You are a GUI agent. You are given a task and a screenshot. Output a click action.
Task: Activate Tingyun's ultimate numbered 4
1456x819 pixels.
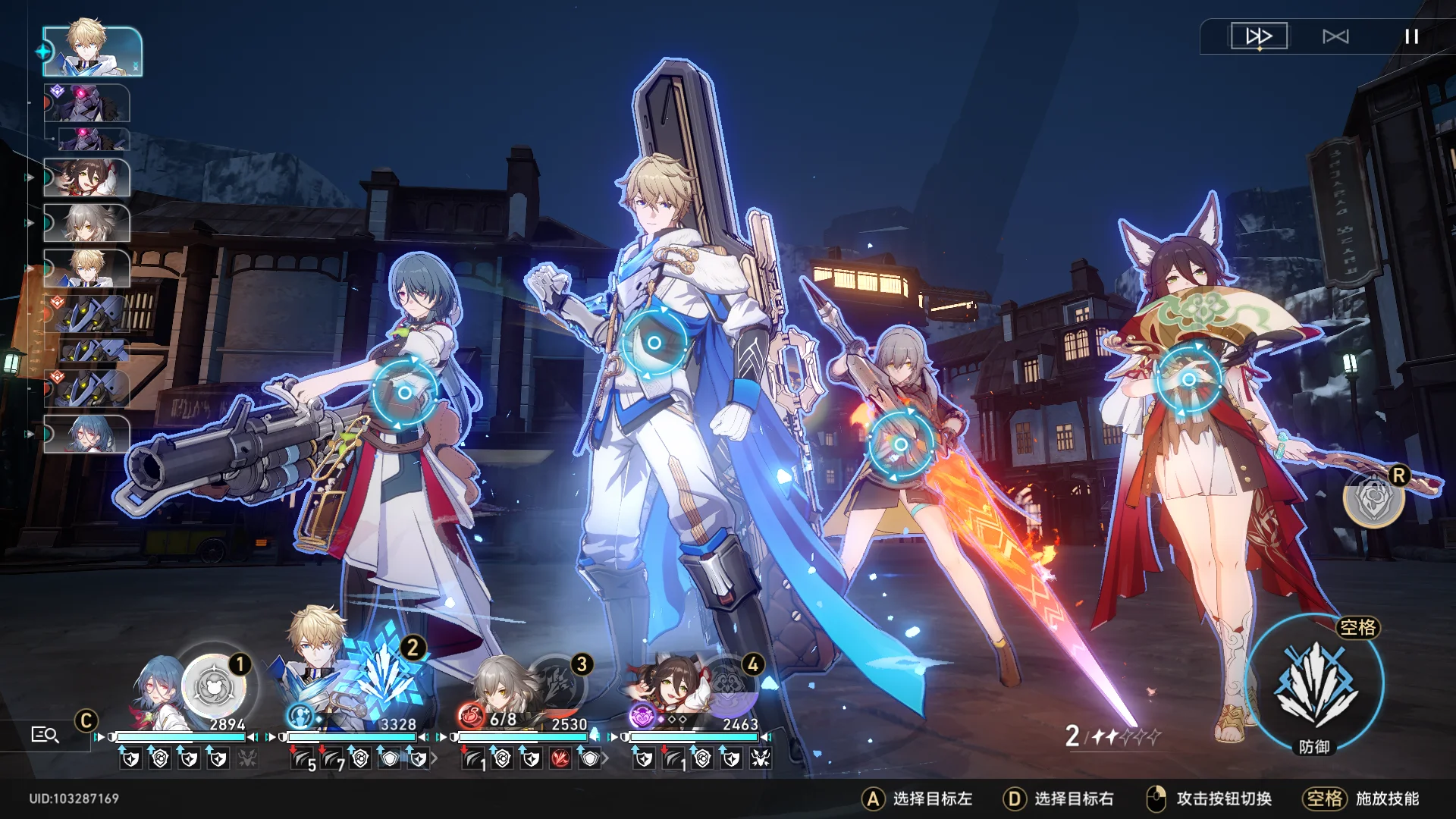pyautogui.click(x=728, y=686)
